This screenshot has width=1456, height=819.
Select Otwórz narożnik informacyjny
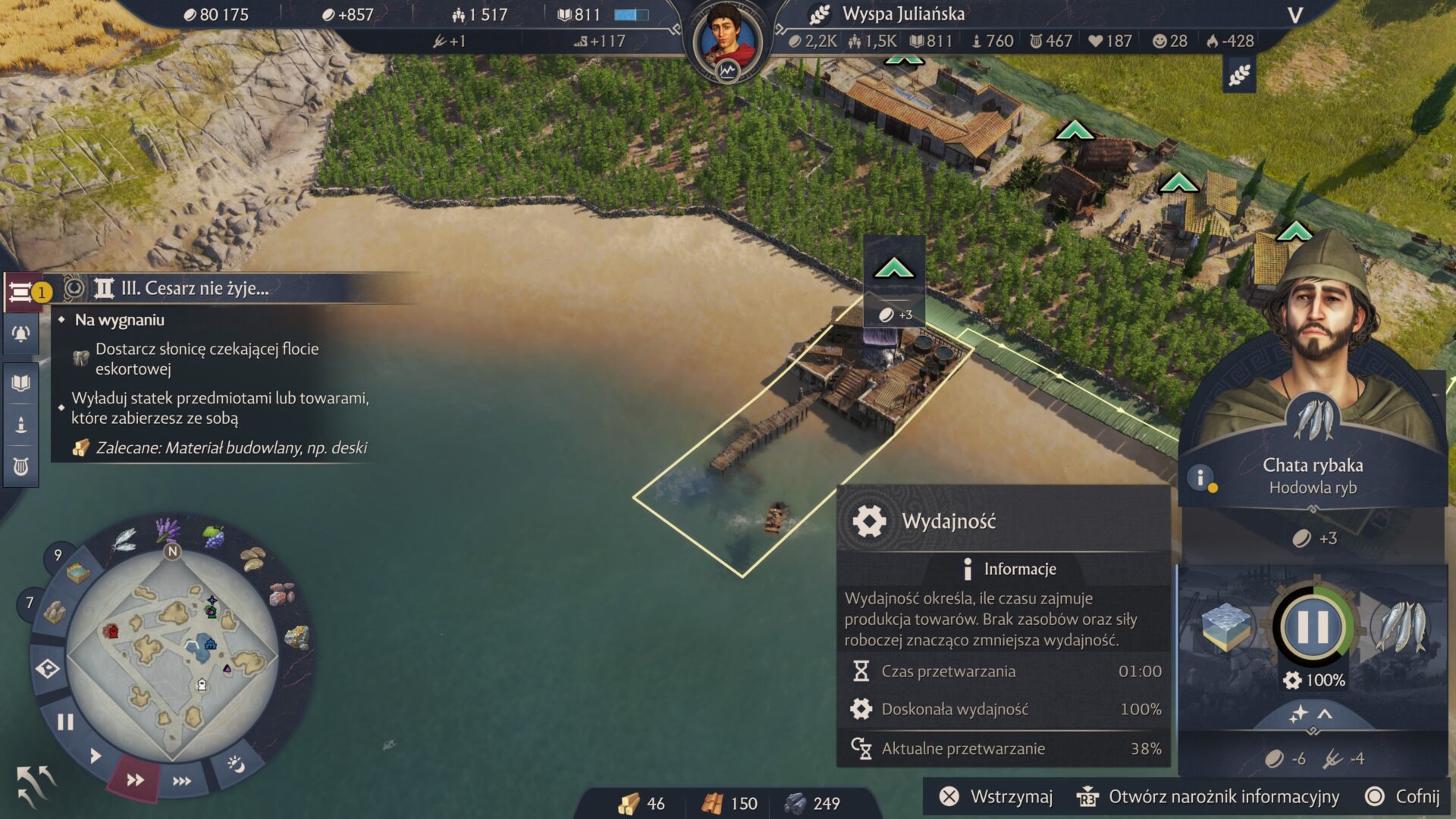tap(1208, 796)
